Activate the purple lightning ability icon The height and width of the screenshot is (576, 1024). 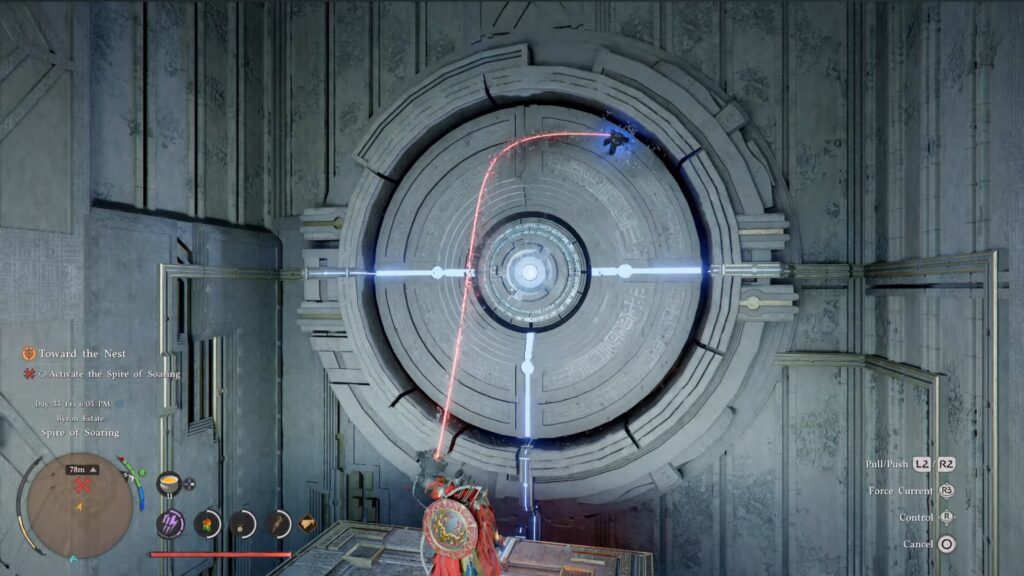coord(169,522)
